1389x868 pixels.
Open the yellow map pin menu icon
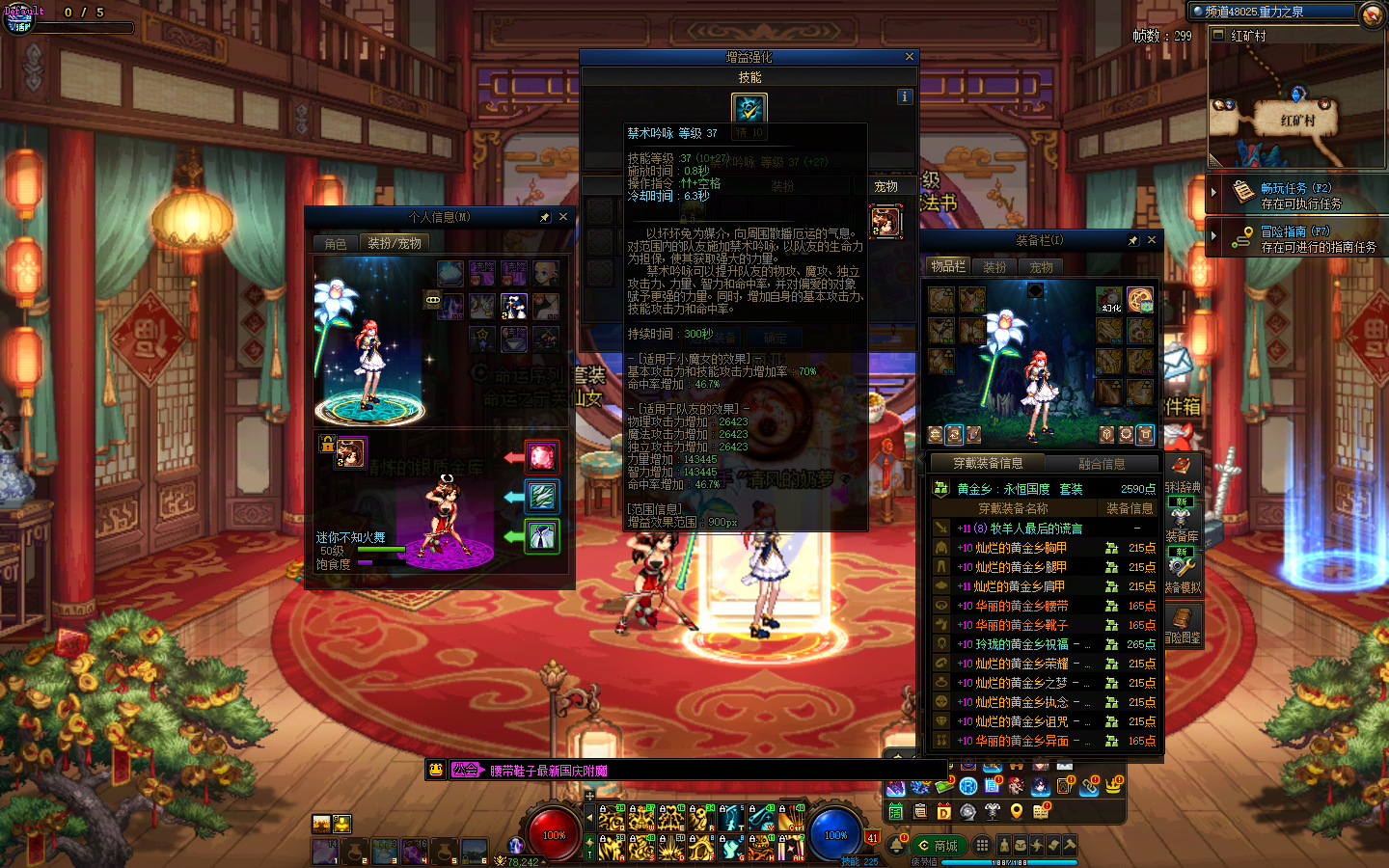(x=1016, y=812)
